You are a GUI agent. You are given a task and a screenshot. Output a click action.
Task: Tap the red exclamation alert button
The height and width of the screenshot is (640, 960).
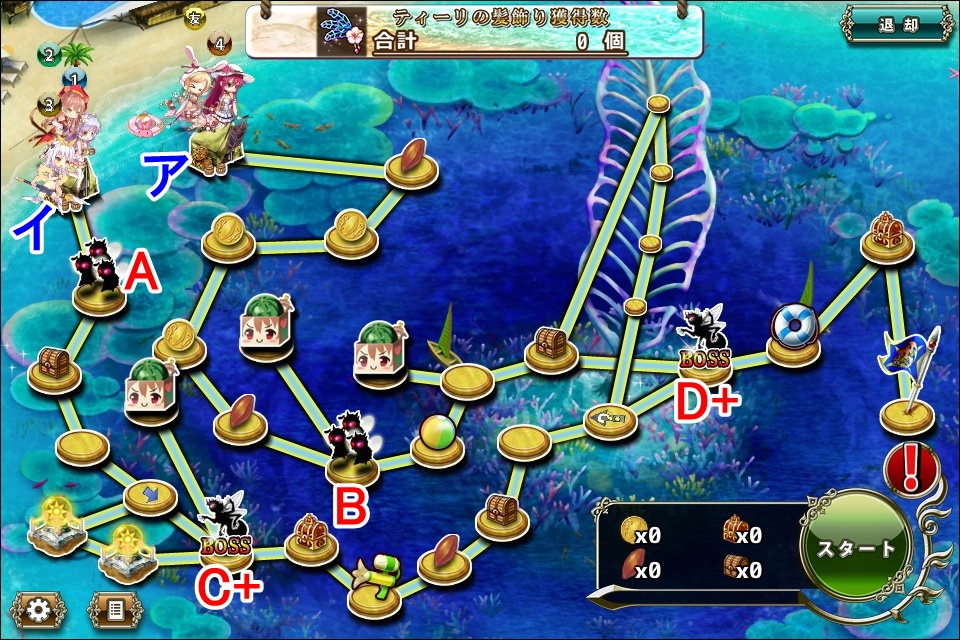[910, 466]
